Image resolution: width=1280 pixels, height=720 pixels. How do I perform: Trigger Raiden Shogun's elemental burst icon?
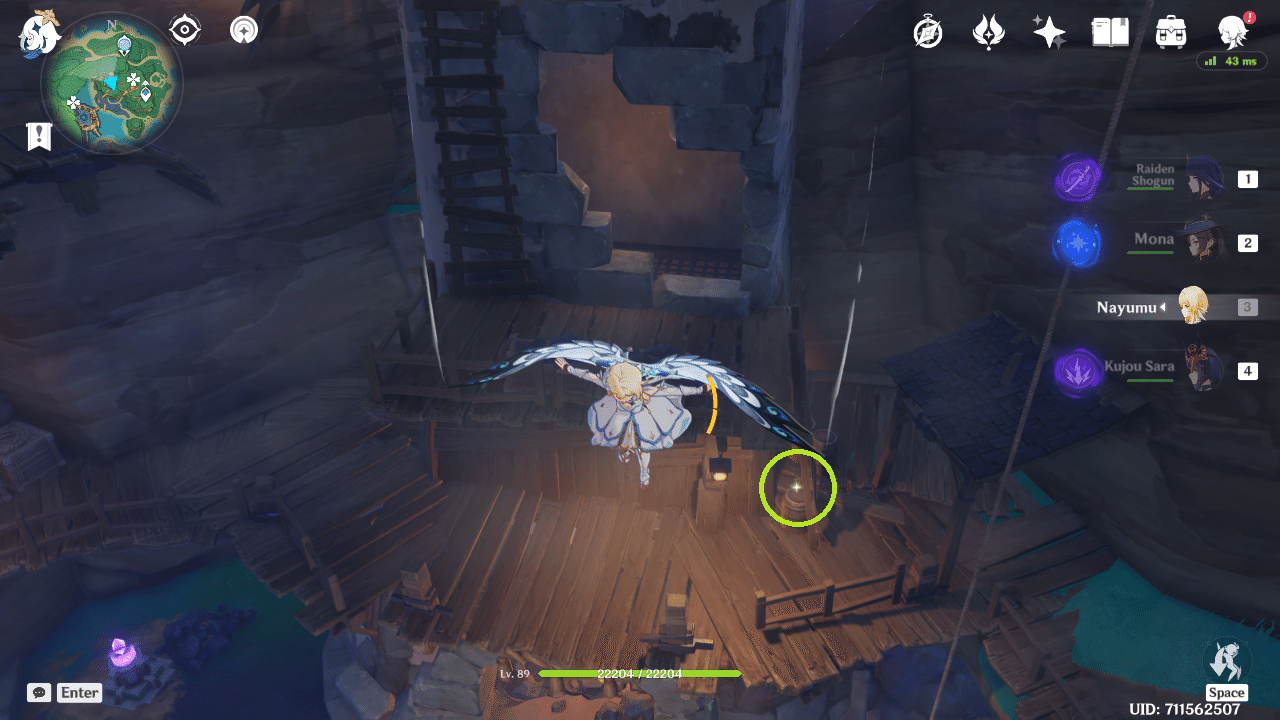pos(1076,180)
